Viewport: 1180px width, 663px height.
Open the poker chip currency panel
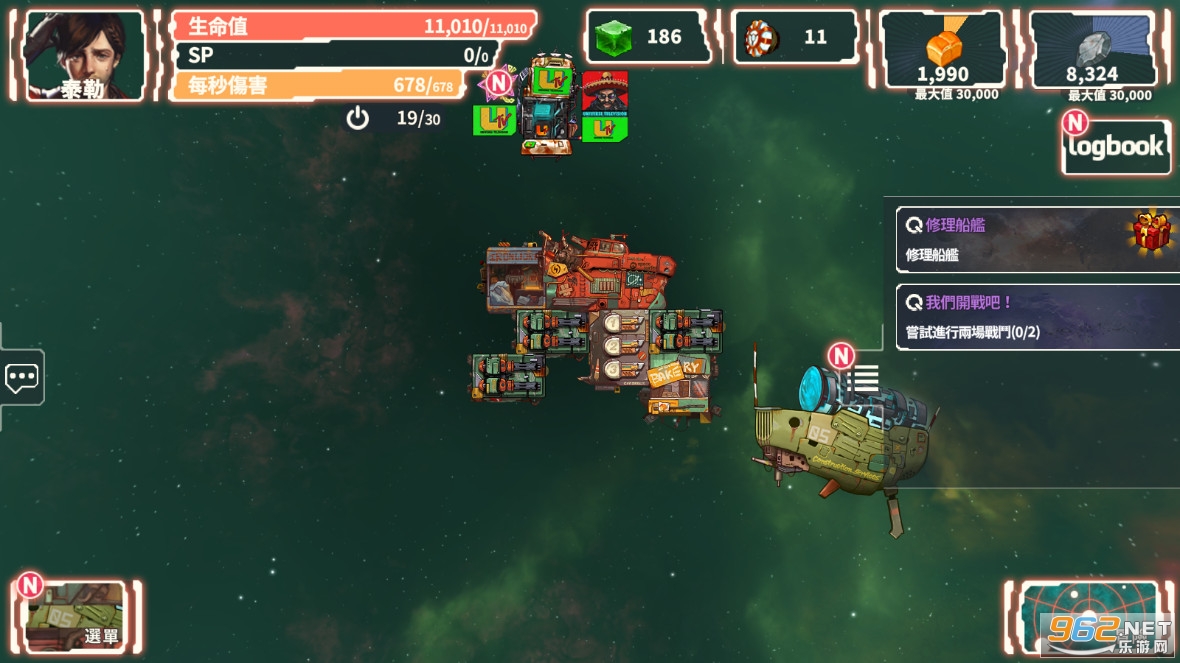point(795,38)
